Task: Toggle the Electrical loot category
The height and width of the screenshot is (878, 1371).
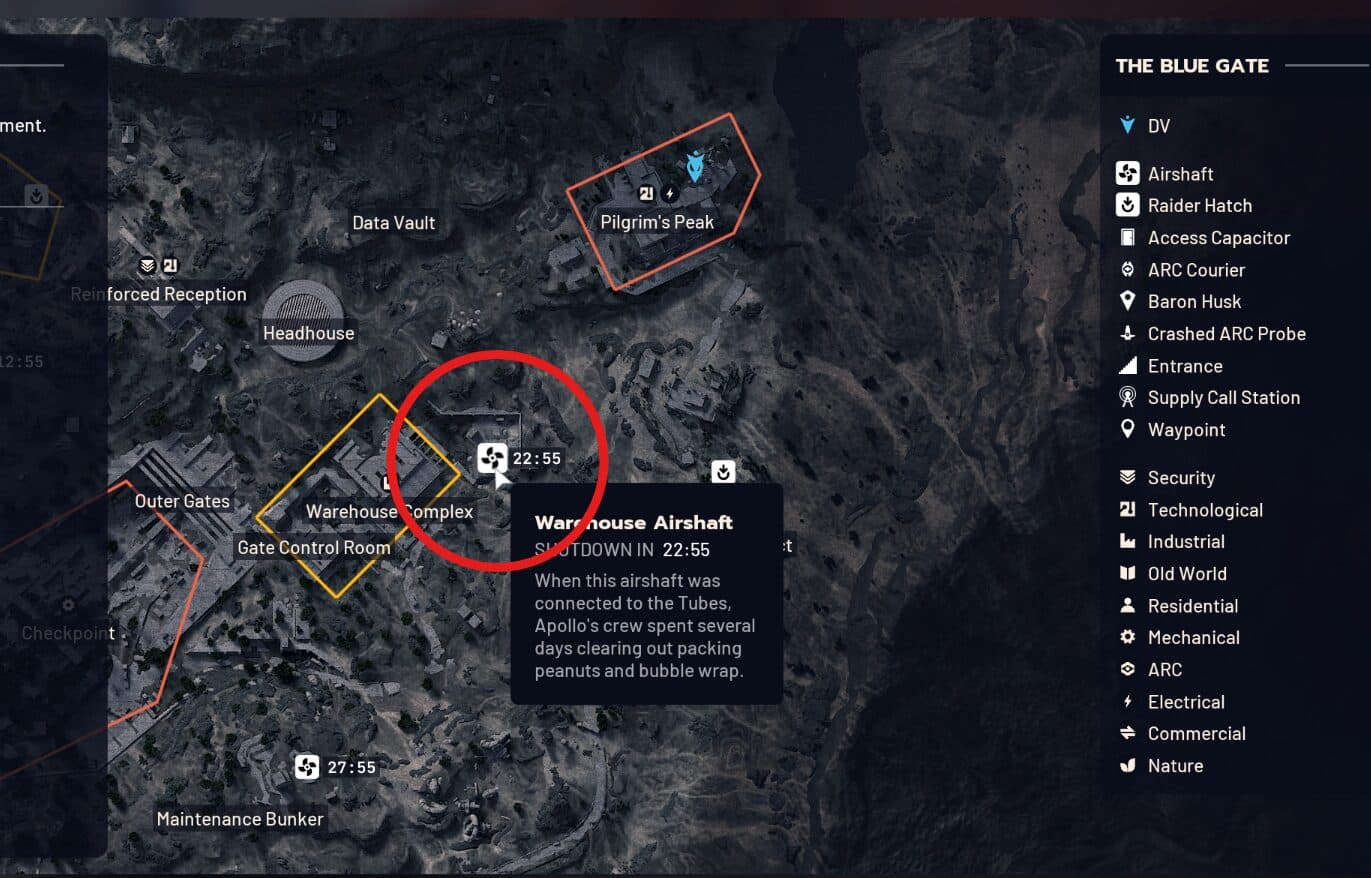Action: click(x=1186, y=702)
